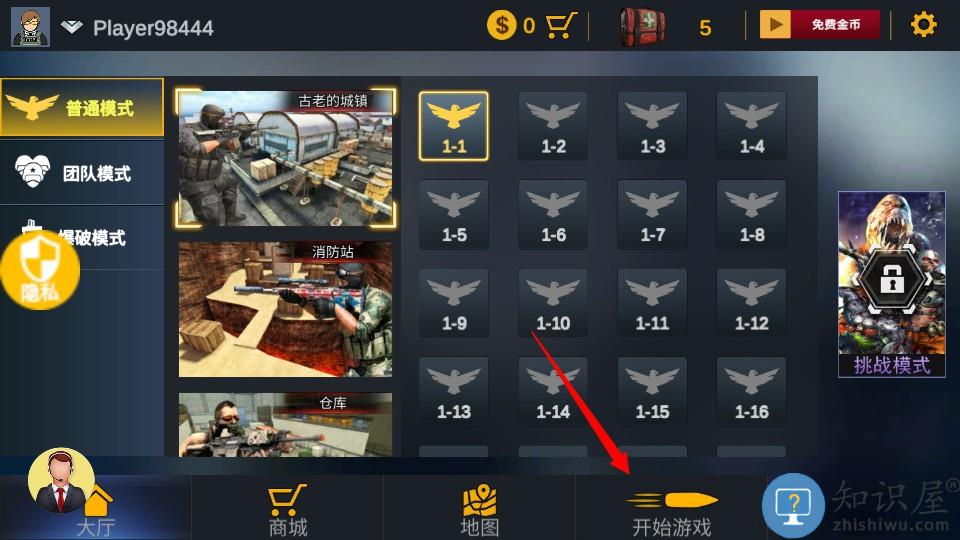
Task: Select level 1-1 tile
Action: point(454,126)
